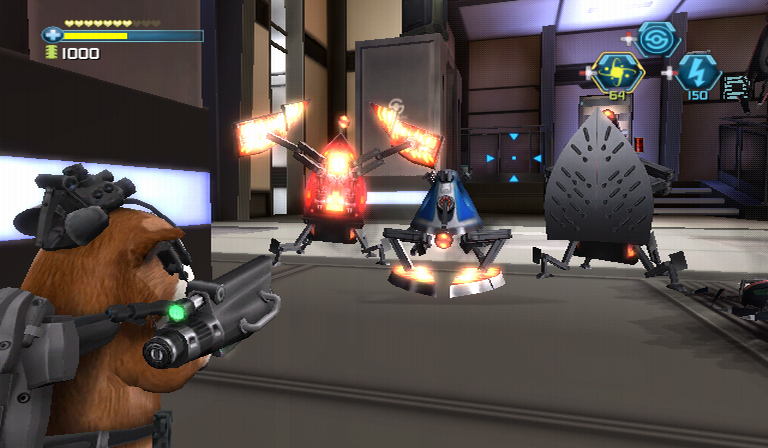The width and height of the screenshot is (768, 448).
Task: Switch to the blue lightning bolt weapon
Action: click(698, 72)
